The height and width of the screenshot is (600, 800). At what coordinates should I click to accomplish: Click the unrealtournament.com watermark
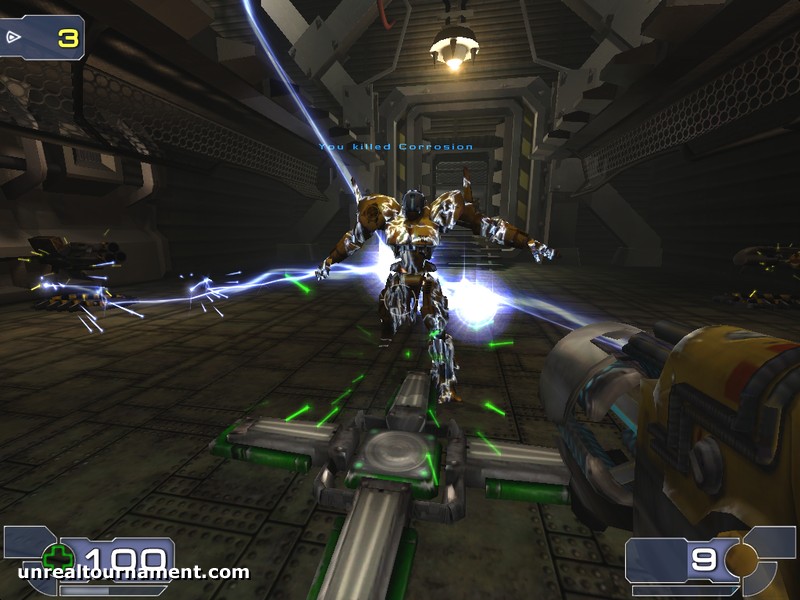[133, 573]
